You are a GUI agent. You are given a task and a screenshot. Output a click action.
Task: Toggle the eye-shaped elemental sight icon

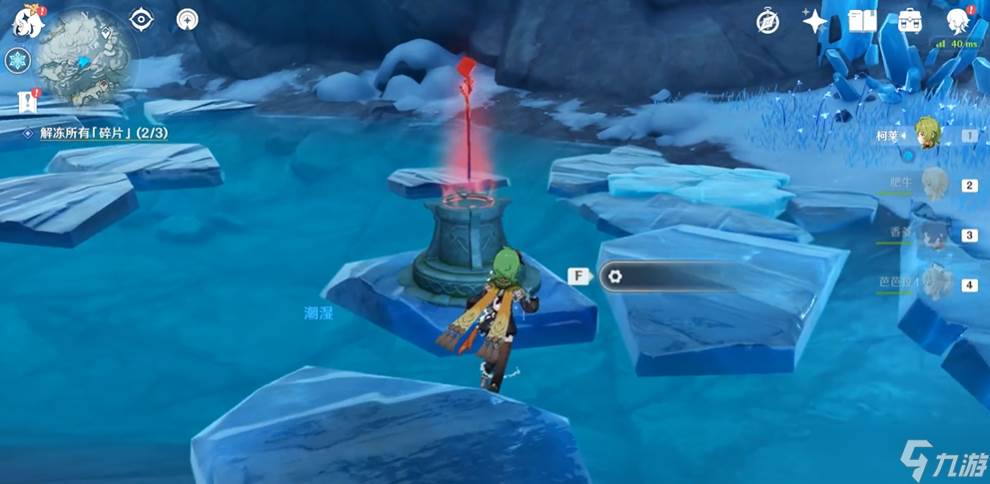click(142, 19)
